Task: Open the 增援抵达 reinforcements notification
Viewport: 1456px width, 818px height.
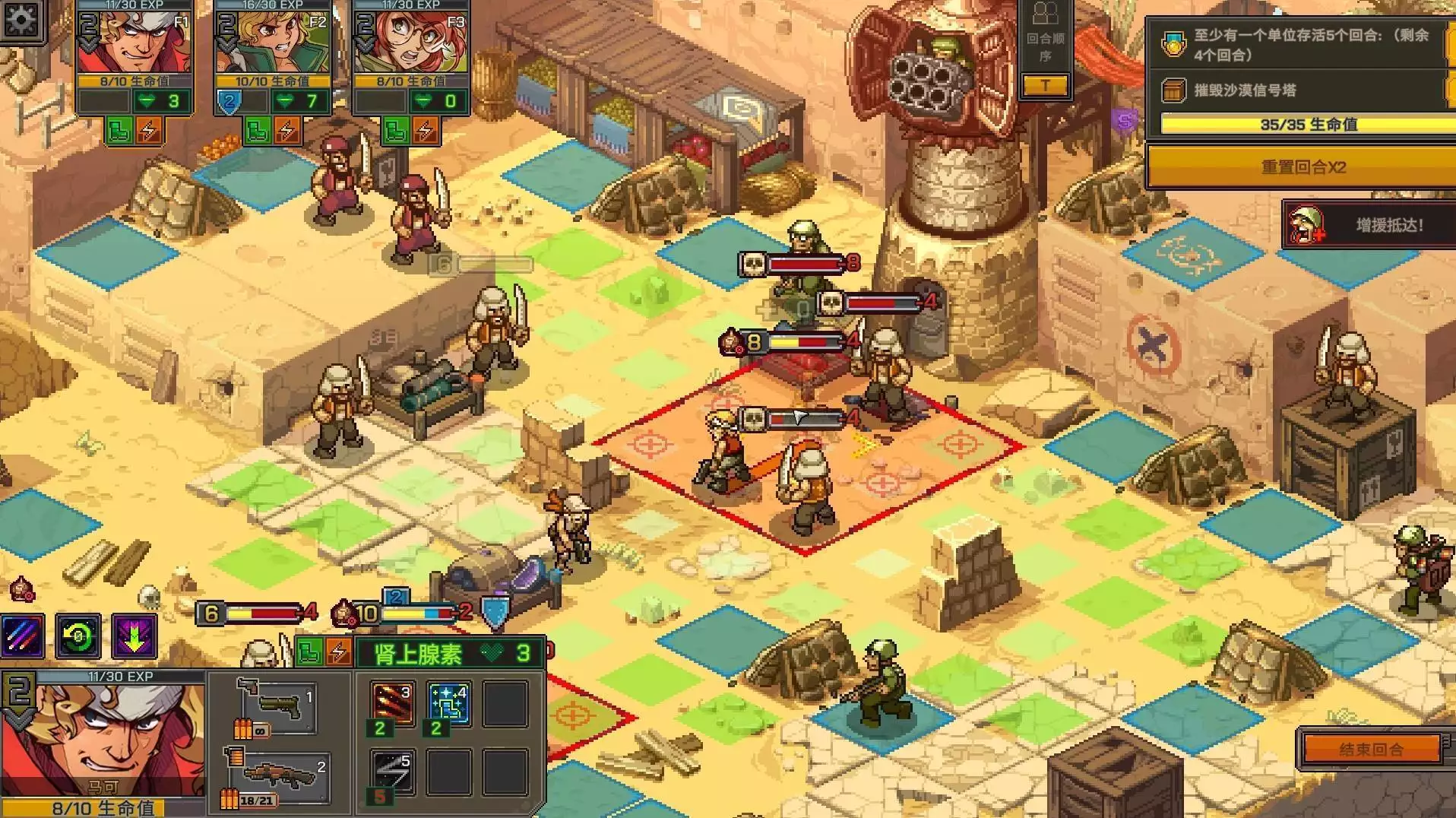Action: pos(1369,225)
